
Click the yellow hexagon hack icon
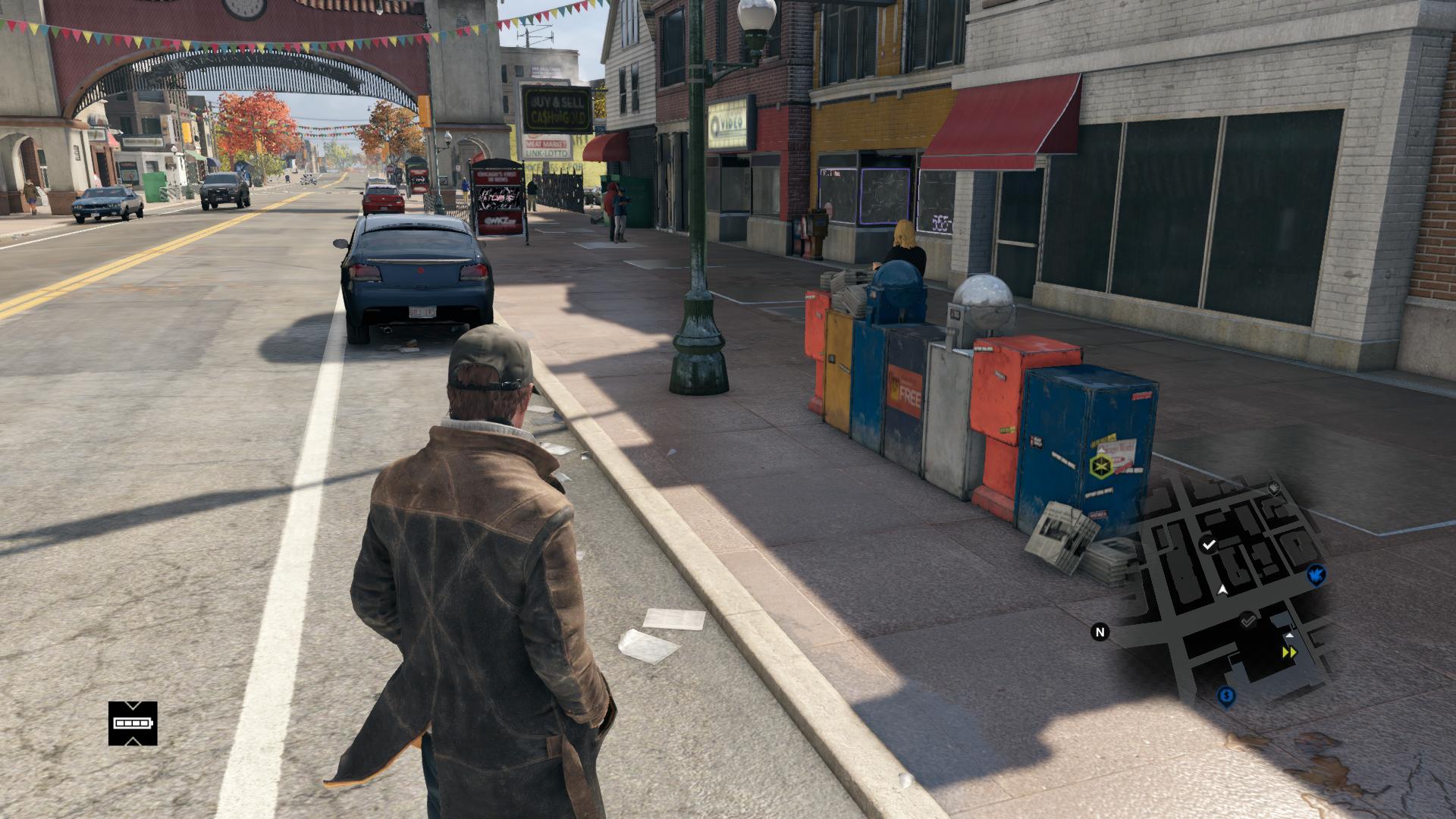(x=1100, y=465)
